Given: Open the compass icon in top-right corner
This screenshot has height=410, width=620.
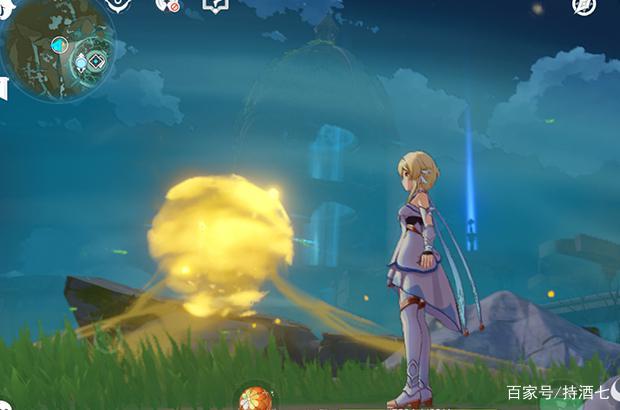Looking at the screenshot, I should [x=584, y=6].
